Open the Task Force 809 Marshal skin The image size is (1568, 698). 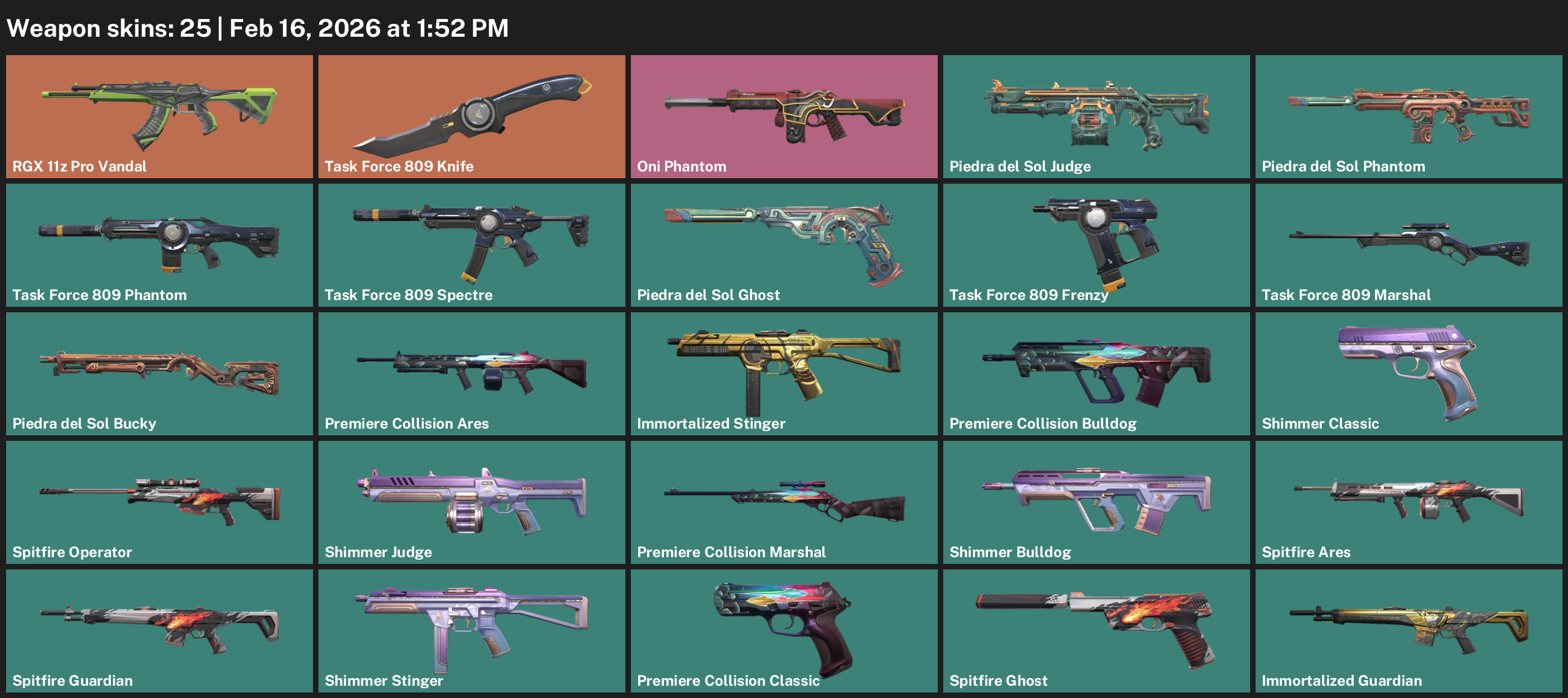[x=1409, y=245]
